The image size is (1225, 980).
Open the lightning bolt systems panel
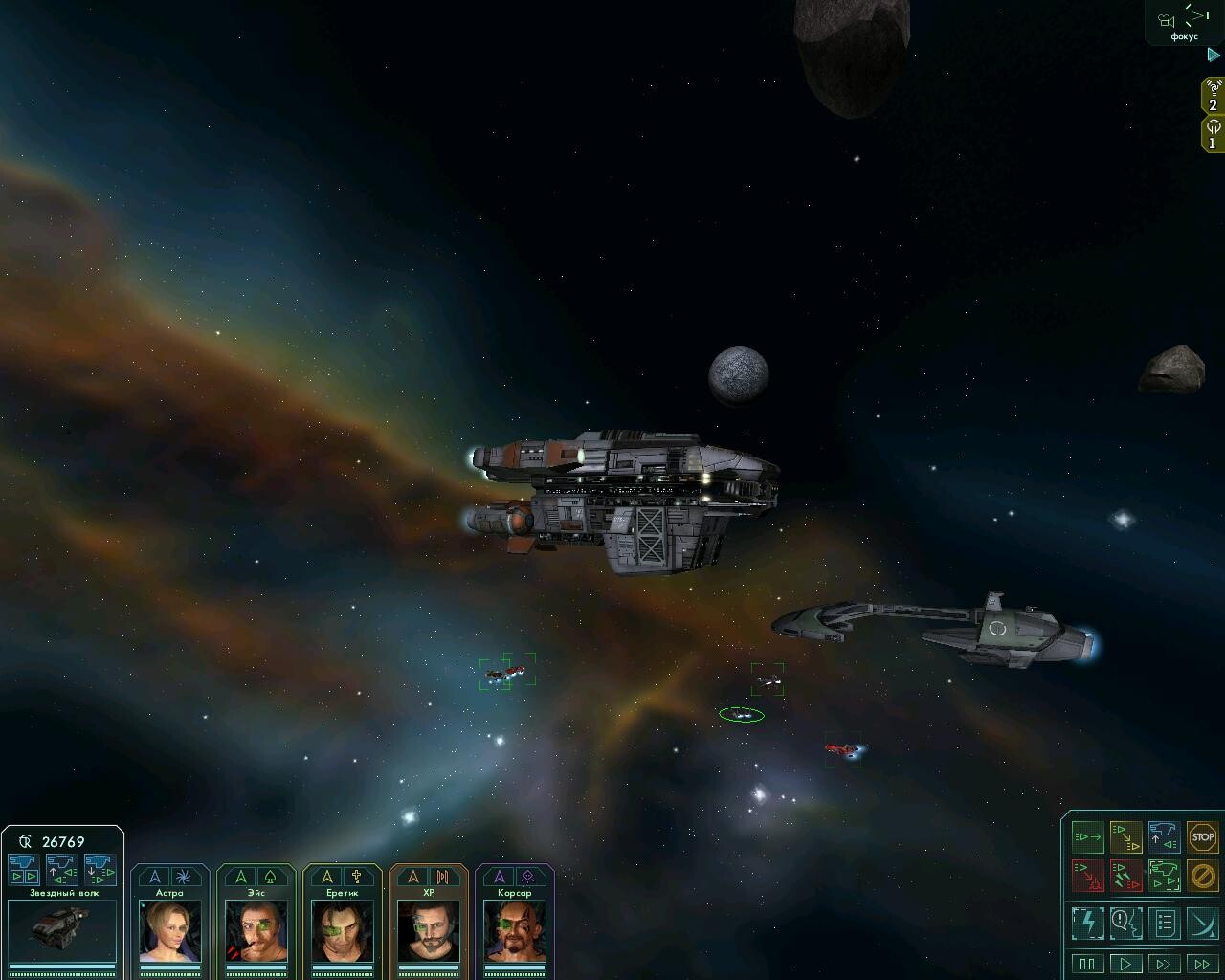[1087, 923]
